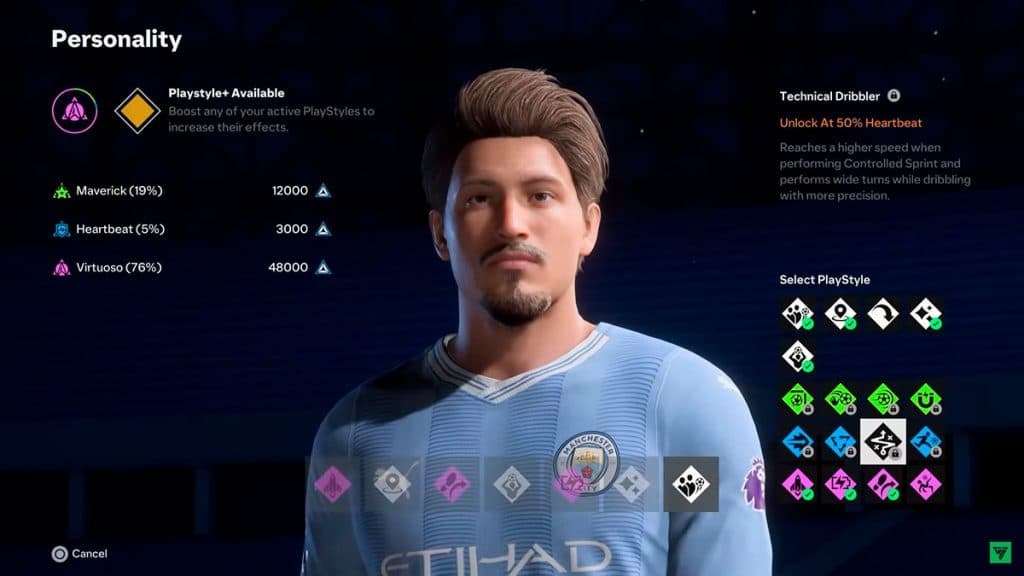The height and width of the screenshot is (576, 1024).
Task: Choose the faded pink rocket slot in the equipped bar
Action: click(x=333, y=484)
